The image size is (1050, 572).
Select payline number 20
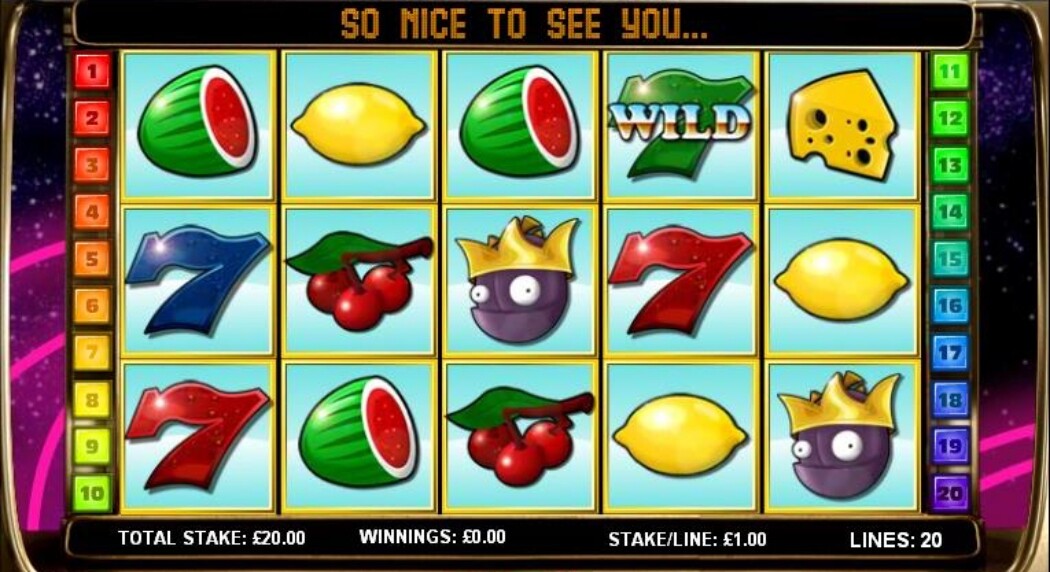(949, 493)
